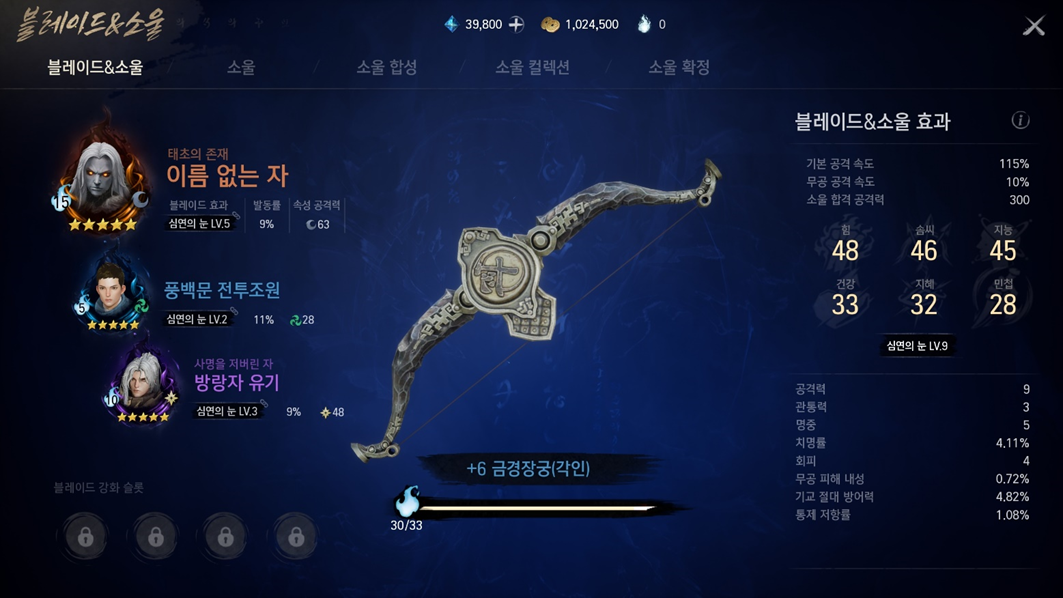Open the 소울 tab
The width and height of the screenshot is (1063, 598).
(241, 67)
